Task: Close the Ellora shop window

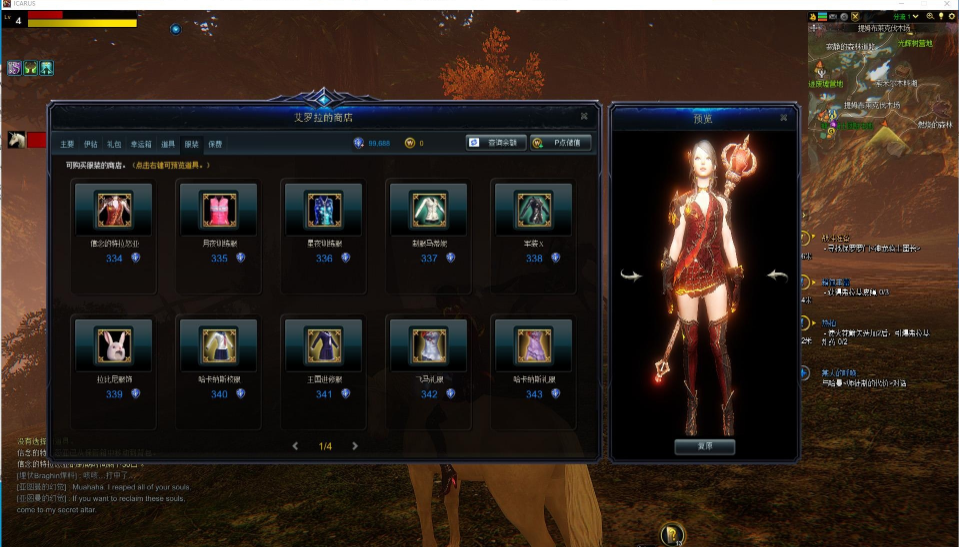Action: point(587,117)
